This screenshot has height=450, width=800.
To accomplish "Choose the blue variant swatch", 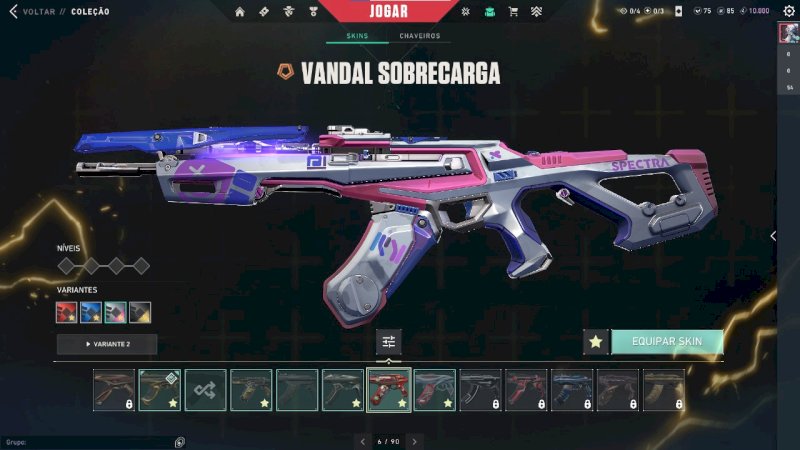I will (91, 313).
